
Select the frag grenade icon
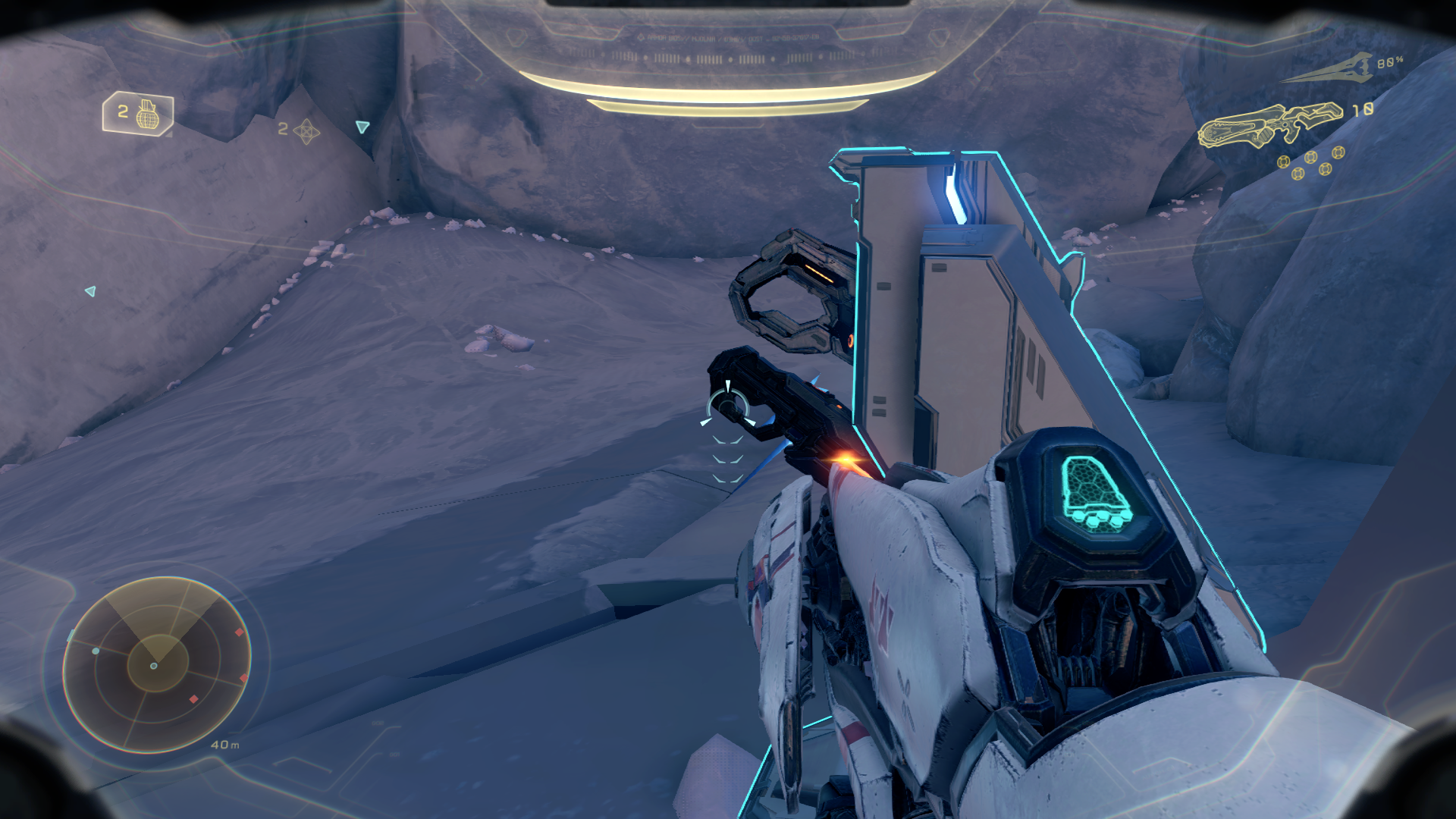click(x=147, y=115)
